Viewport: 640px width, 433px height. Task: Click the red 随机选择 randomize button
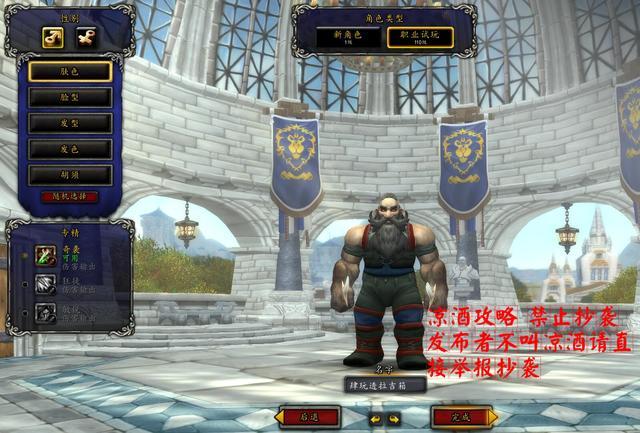[69, 196]
